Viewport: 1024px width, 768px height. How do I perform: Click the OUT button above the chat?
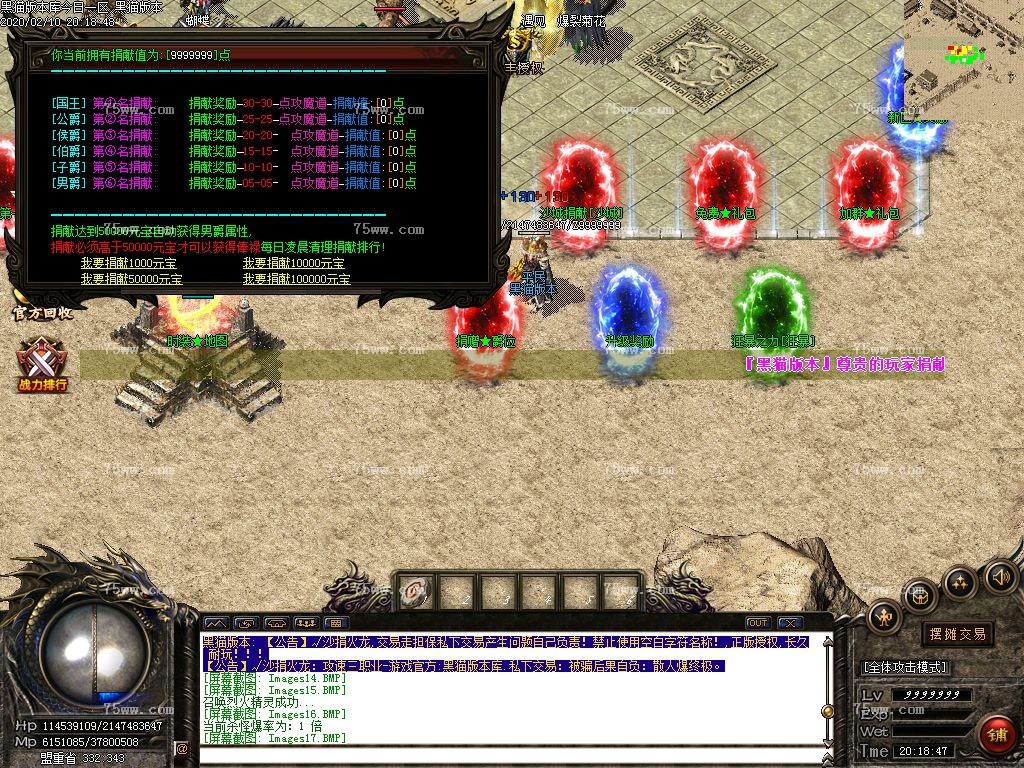click(x=757, y=623)
